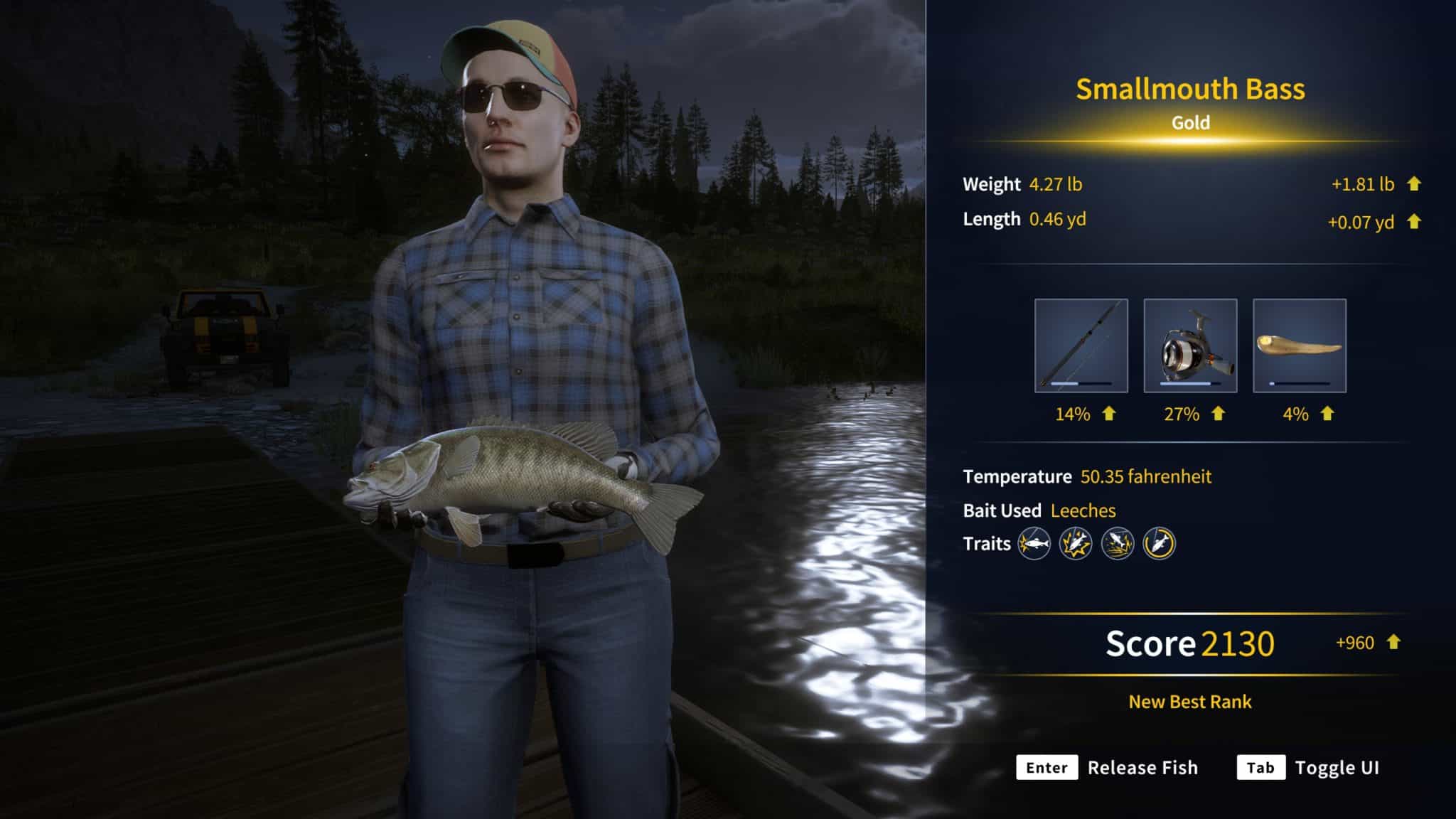Select the spinning reel equipment slot
This screenshot has height=819, width=1456.
click(1190, 346)
